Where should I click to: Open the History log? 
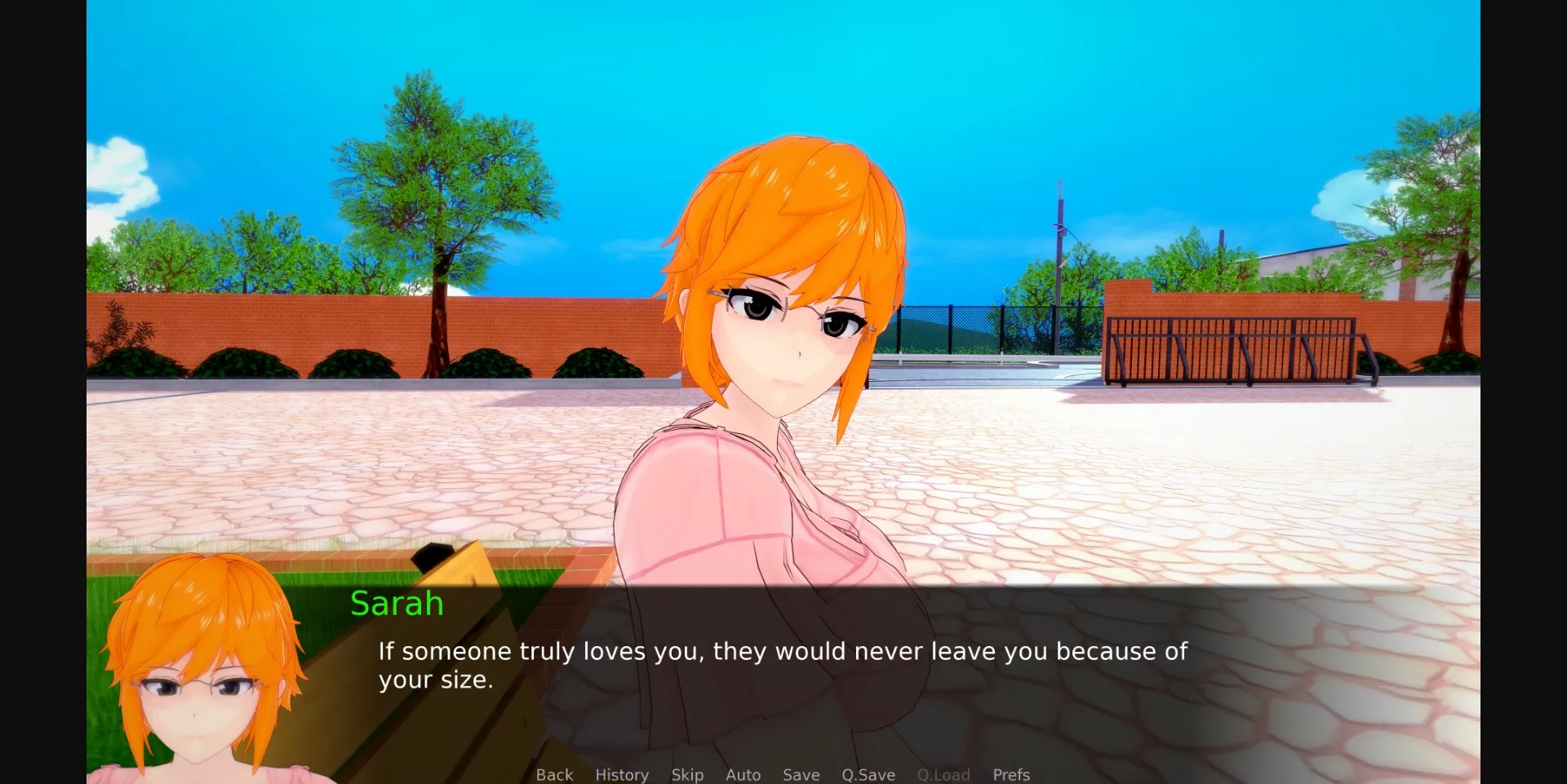[621, 774]
